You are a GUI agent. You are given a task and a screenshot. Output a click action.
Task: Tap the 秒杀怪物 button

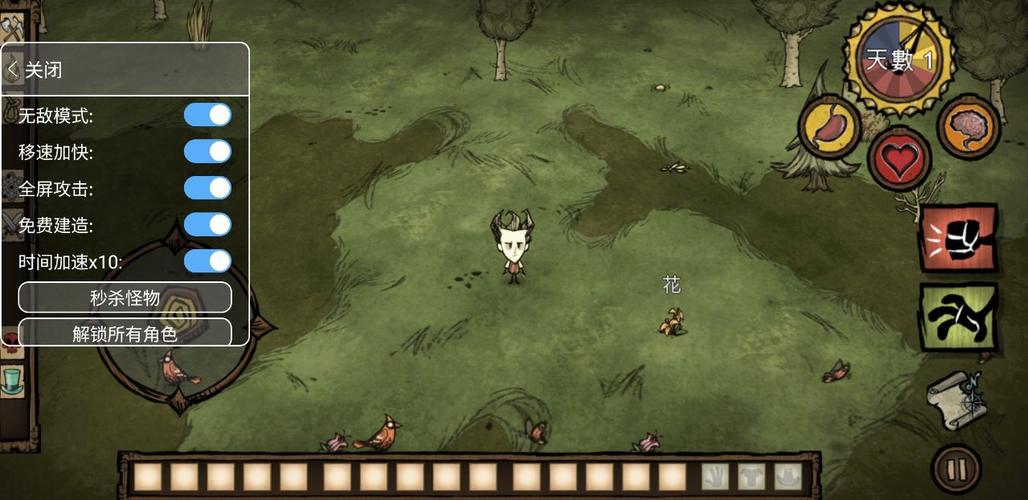pyautogui.click(x=125, y=297)
